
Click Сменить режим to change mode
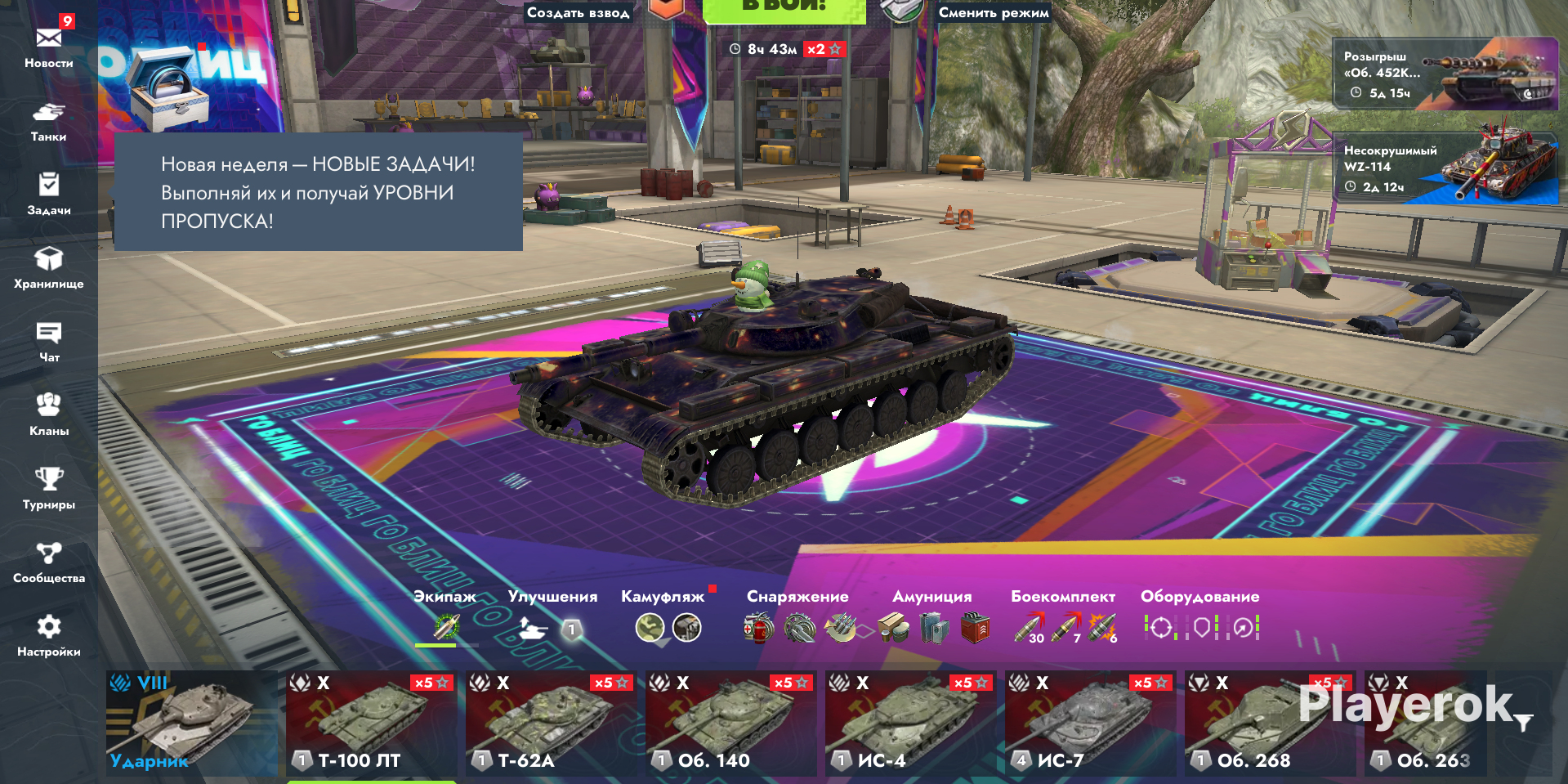pos(993,12)
